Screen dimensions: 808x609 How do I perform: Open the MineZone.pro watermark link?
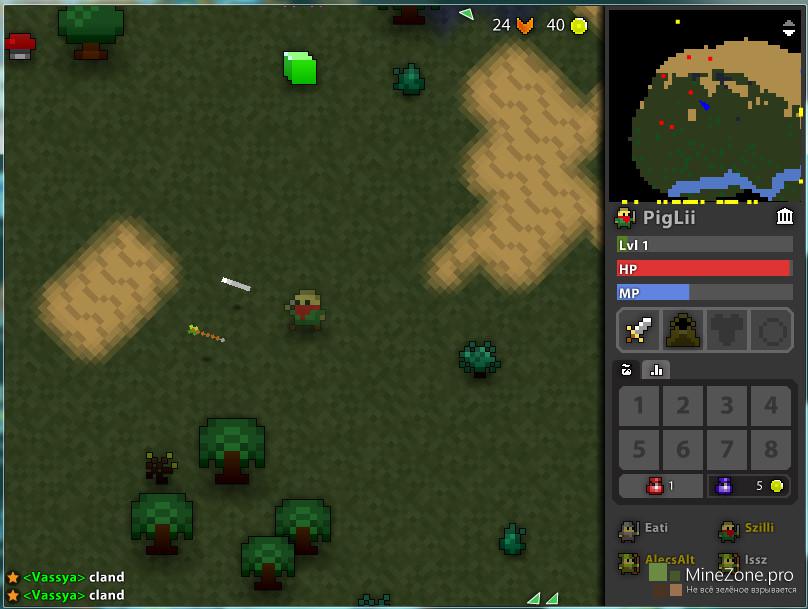point(740,575)
